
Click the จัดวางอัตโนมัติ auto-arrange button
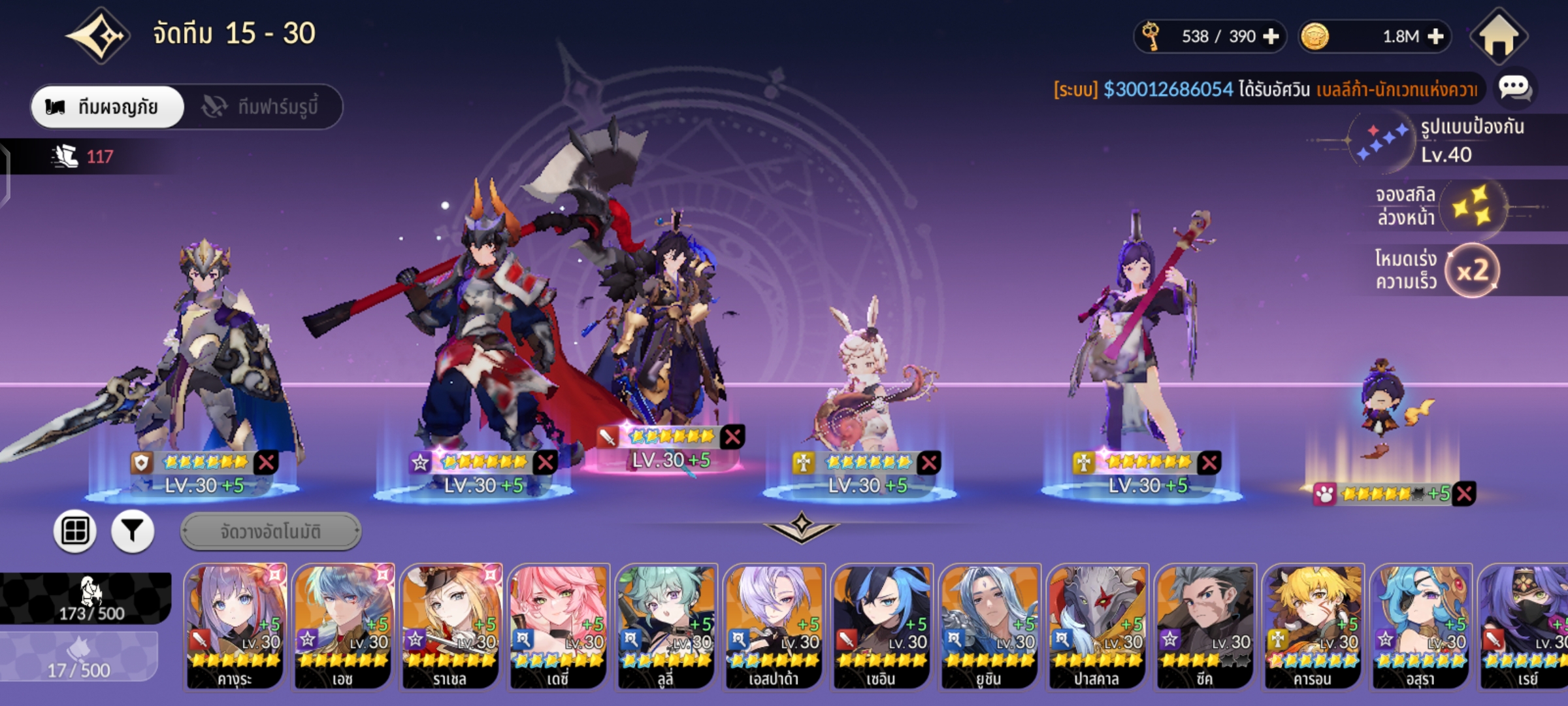[x=270, y=531]
